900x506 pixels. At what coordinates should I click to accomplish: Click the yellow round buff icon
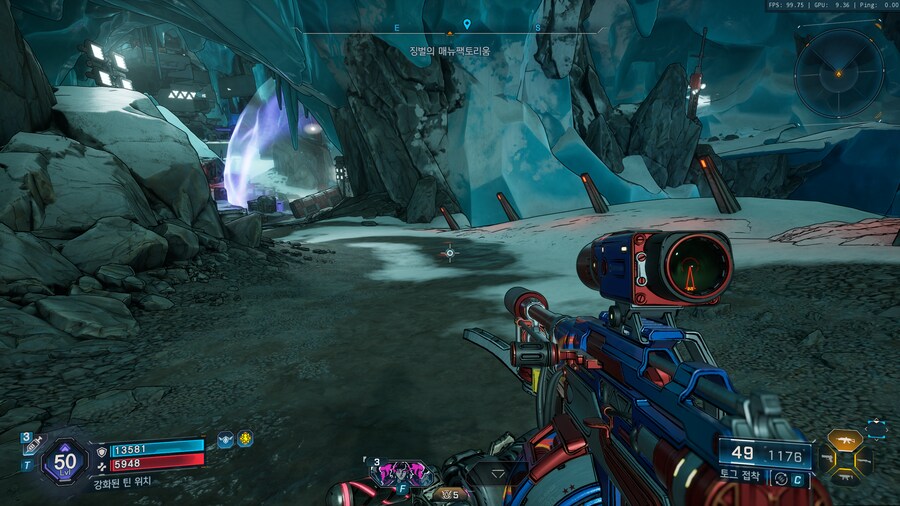coord(244,439)
